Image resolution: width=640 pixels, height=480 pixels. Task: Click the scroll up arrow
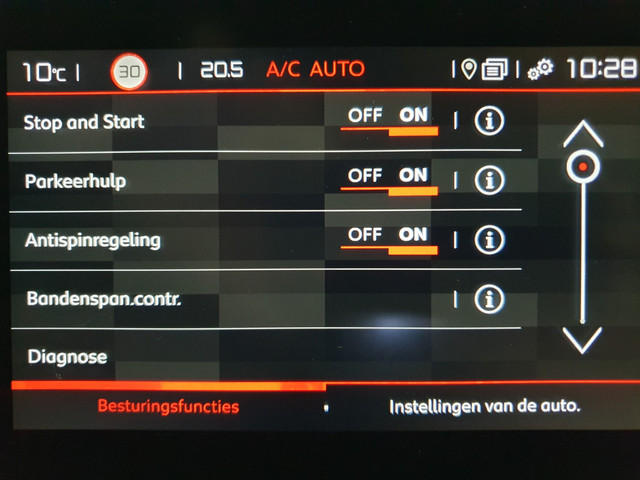pyautogui.click(x=582, y=133)
